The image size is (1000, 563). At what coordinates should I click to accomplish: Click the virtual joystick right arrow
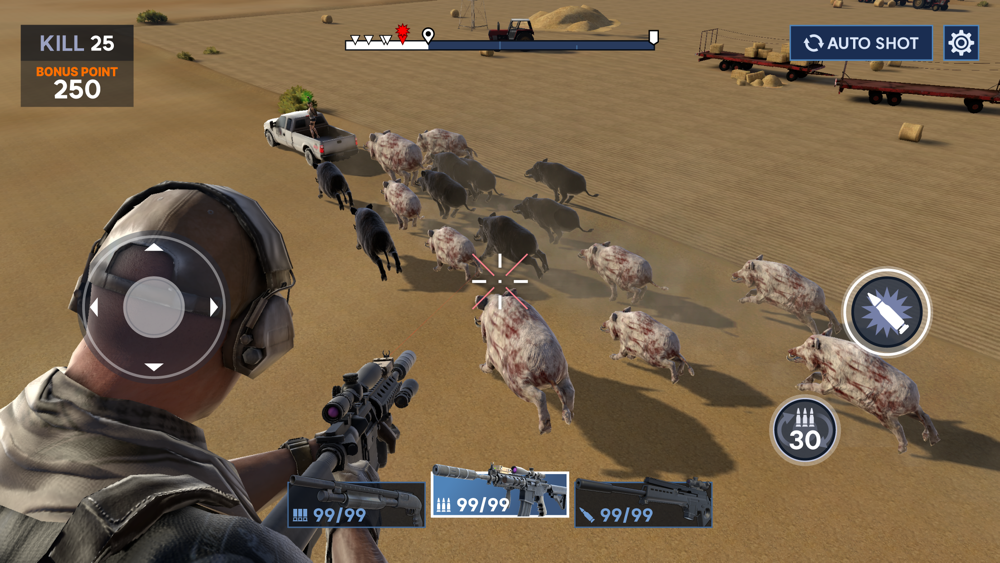(x=214, y=307)
